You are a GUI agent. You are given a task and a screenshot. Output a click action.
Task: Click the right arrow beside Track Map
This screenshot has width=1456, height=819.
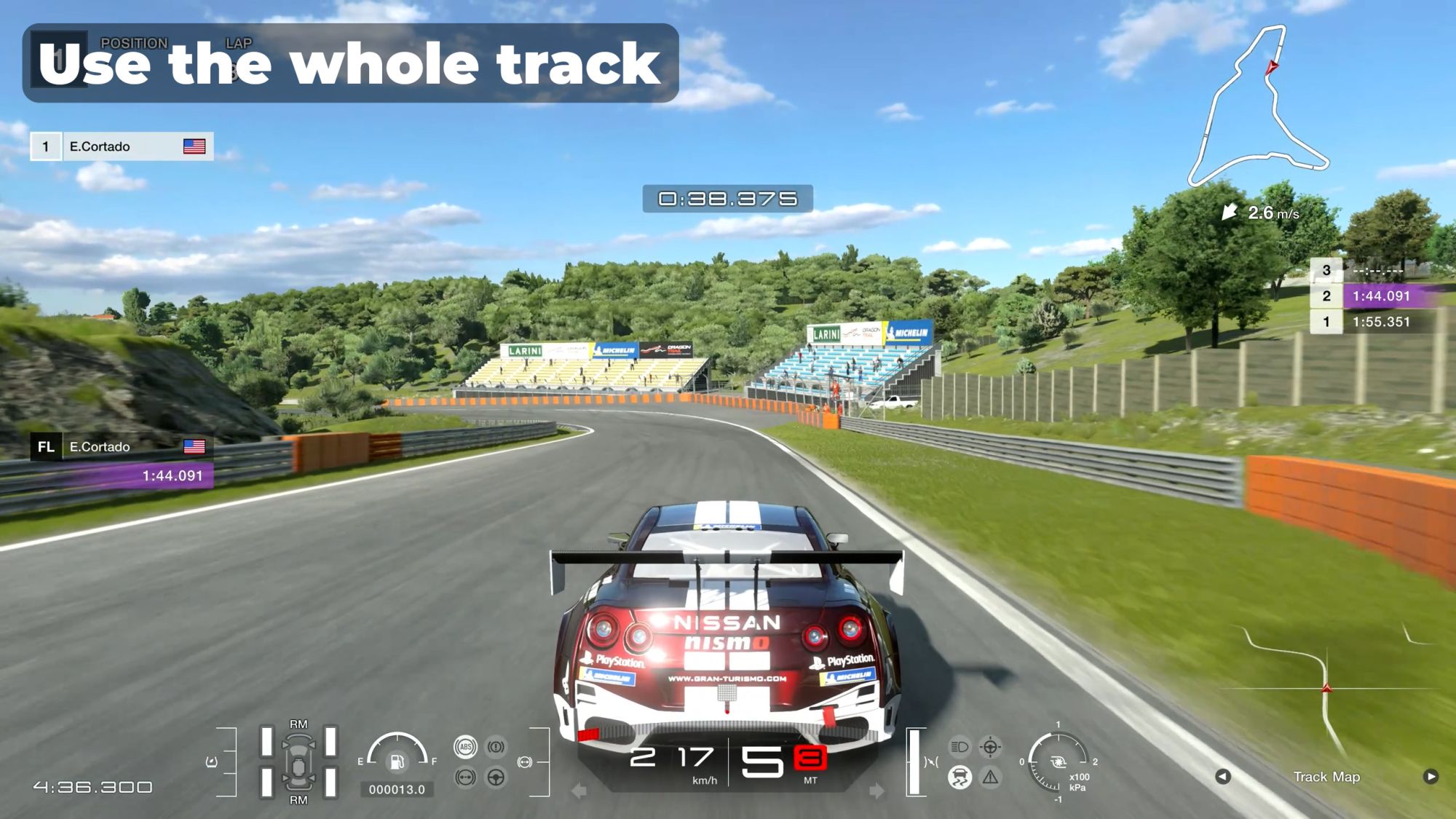coord(1431,777)
